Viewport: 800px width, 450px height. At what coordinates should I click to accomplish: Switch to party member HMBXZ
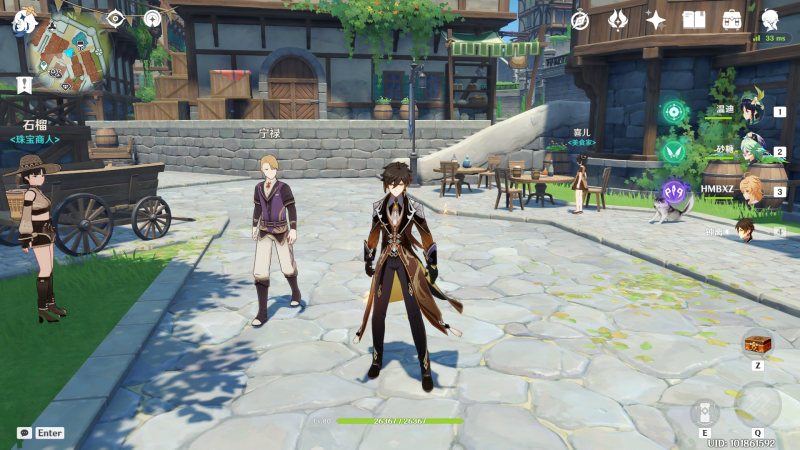(750, 192)
